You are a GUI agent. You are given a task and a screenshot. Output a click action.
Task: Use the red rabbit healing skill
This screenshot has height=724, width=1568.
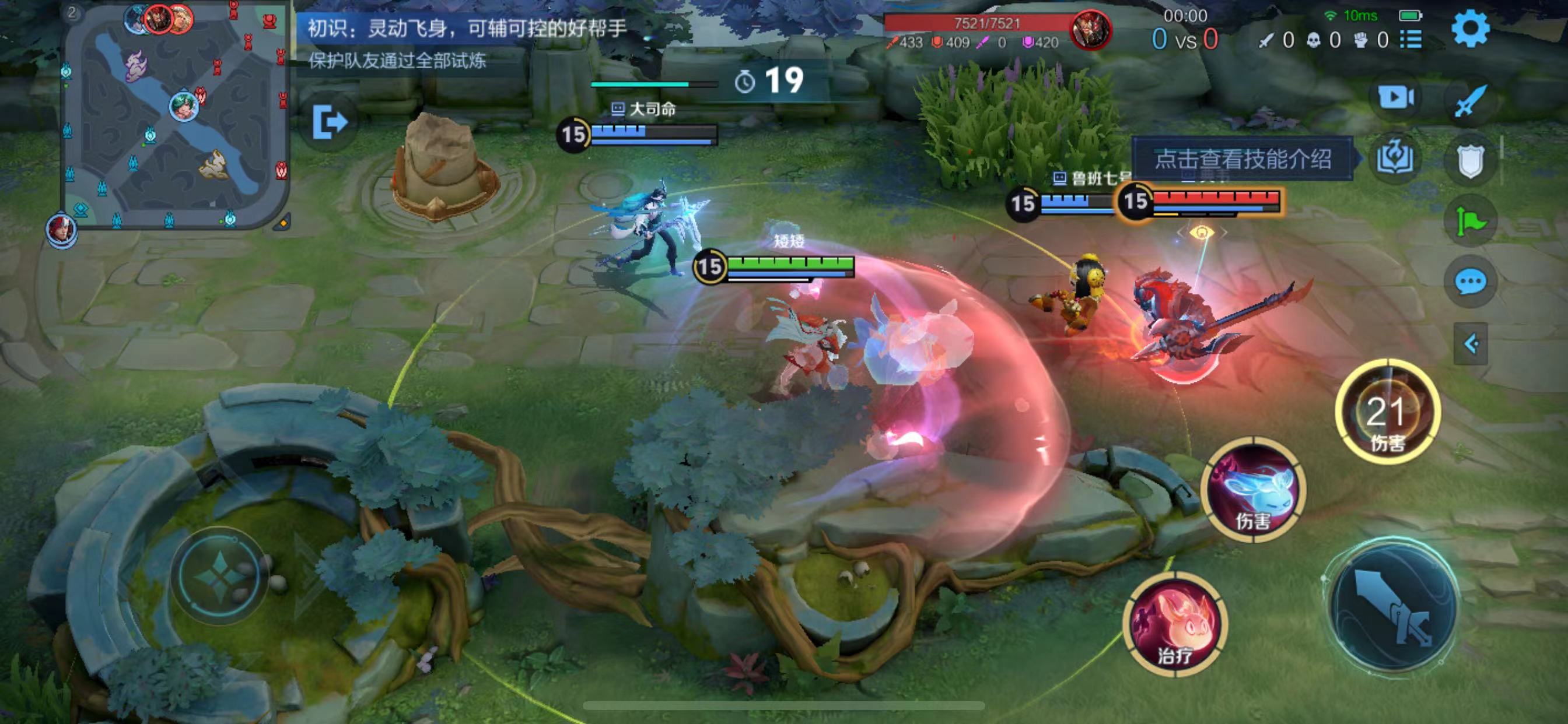pyautogui.click(x=1175, y=624)
